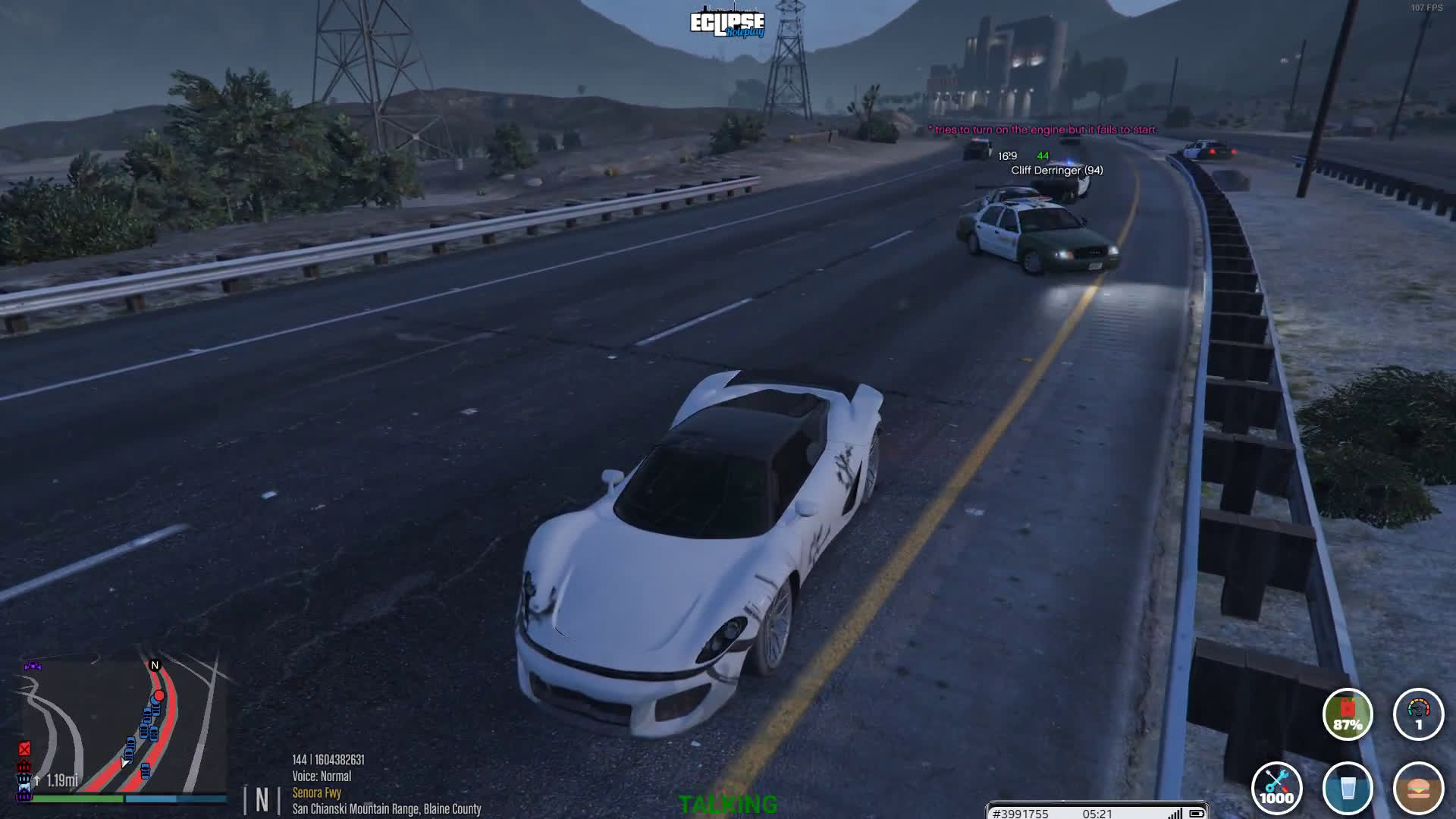Image resolution: width=1456 pixels, height=819 pixels.
Task: Click the gear indicator dial icon
Action: point(1418,714)
